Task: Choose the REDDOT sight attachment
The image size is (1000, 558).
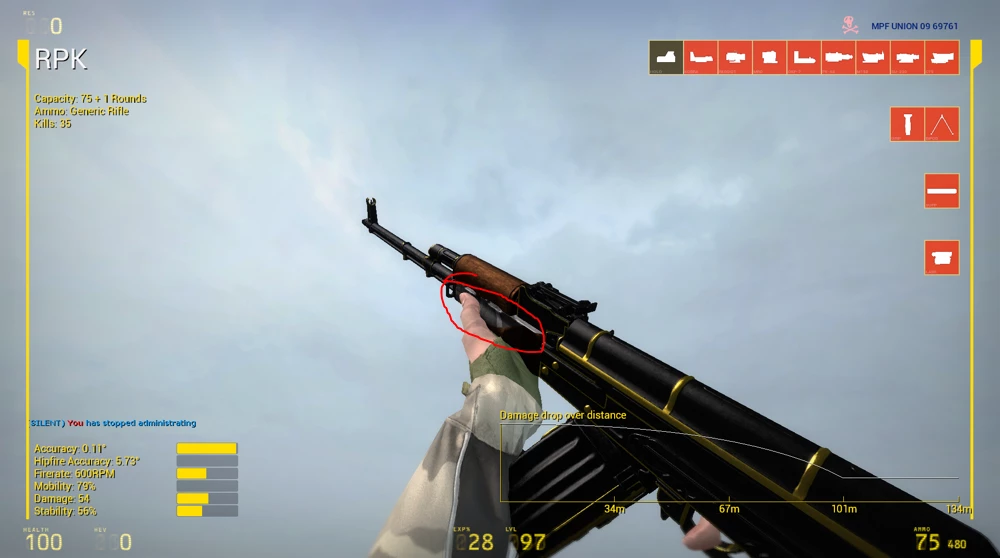Action: point(735,57)
